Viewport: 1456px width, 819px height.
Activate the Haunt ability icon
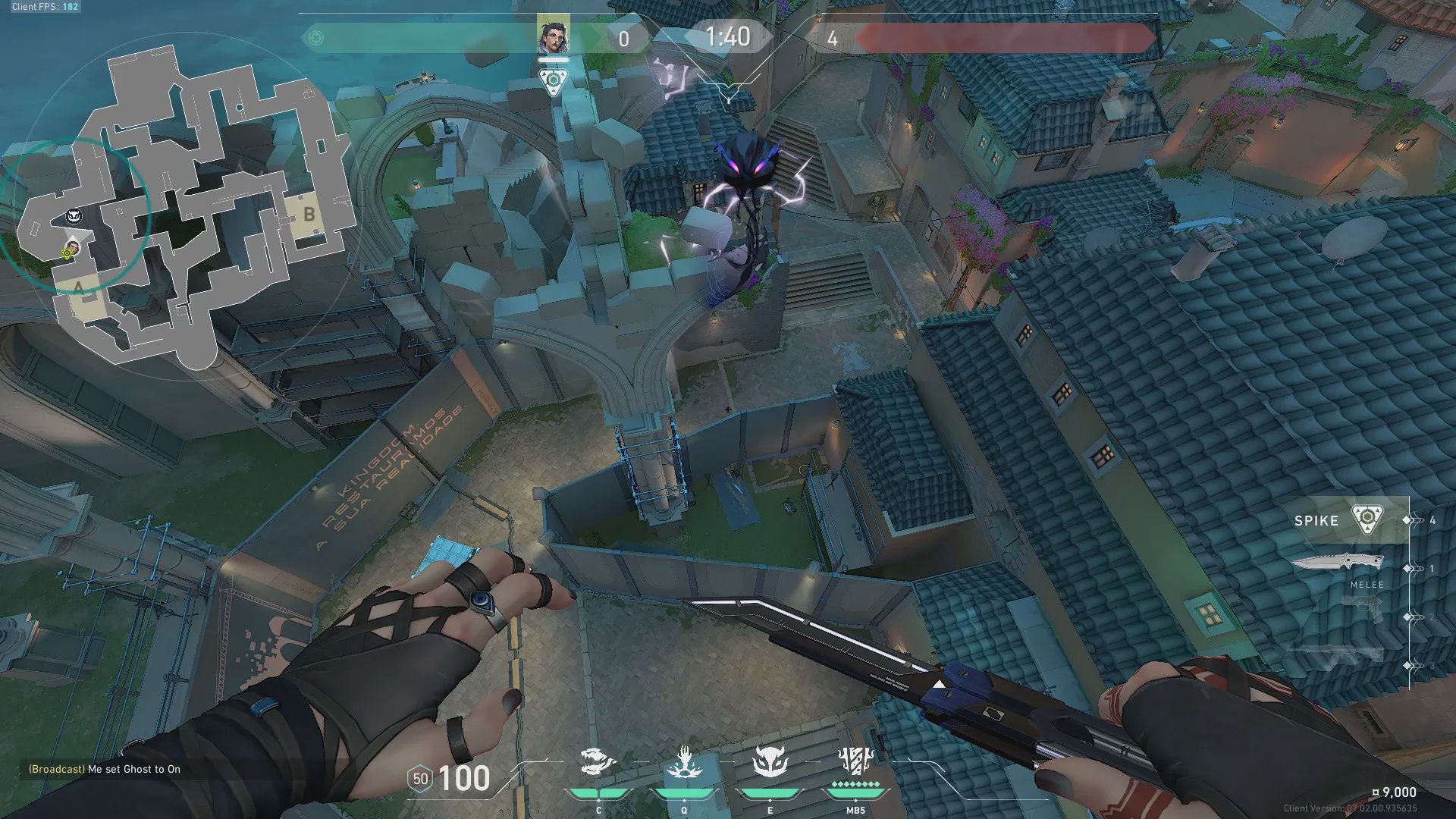[x=770, y=762]
